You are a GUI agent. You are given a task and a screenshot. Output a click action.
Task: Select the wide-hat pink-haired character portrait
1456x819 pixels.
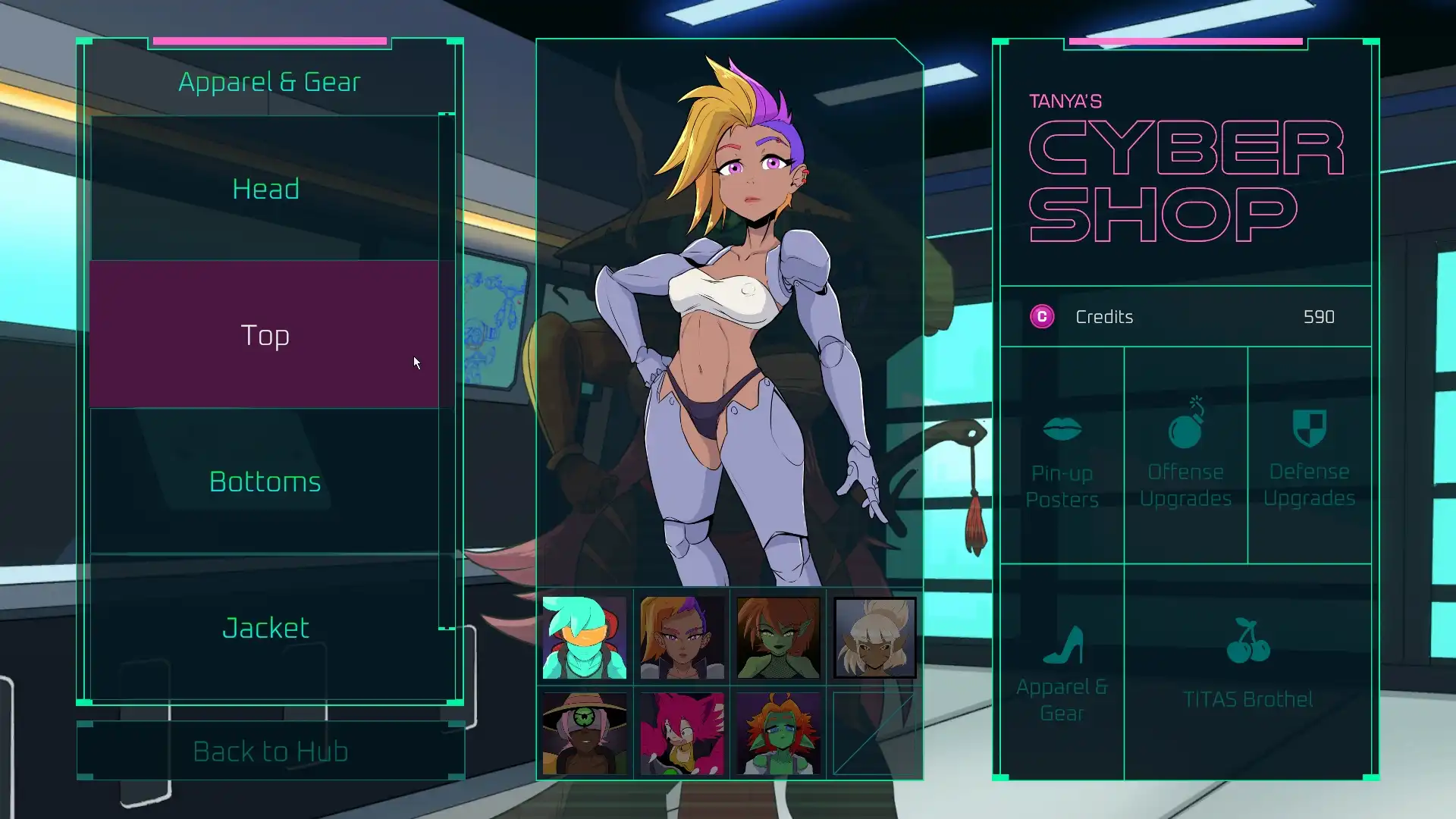point(584,733)
